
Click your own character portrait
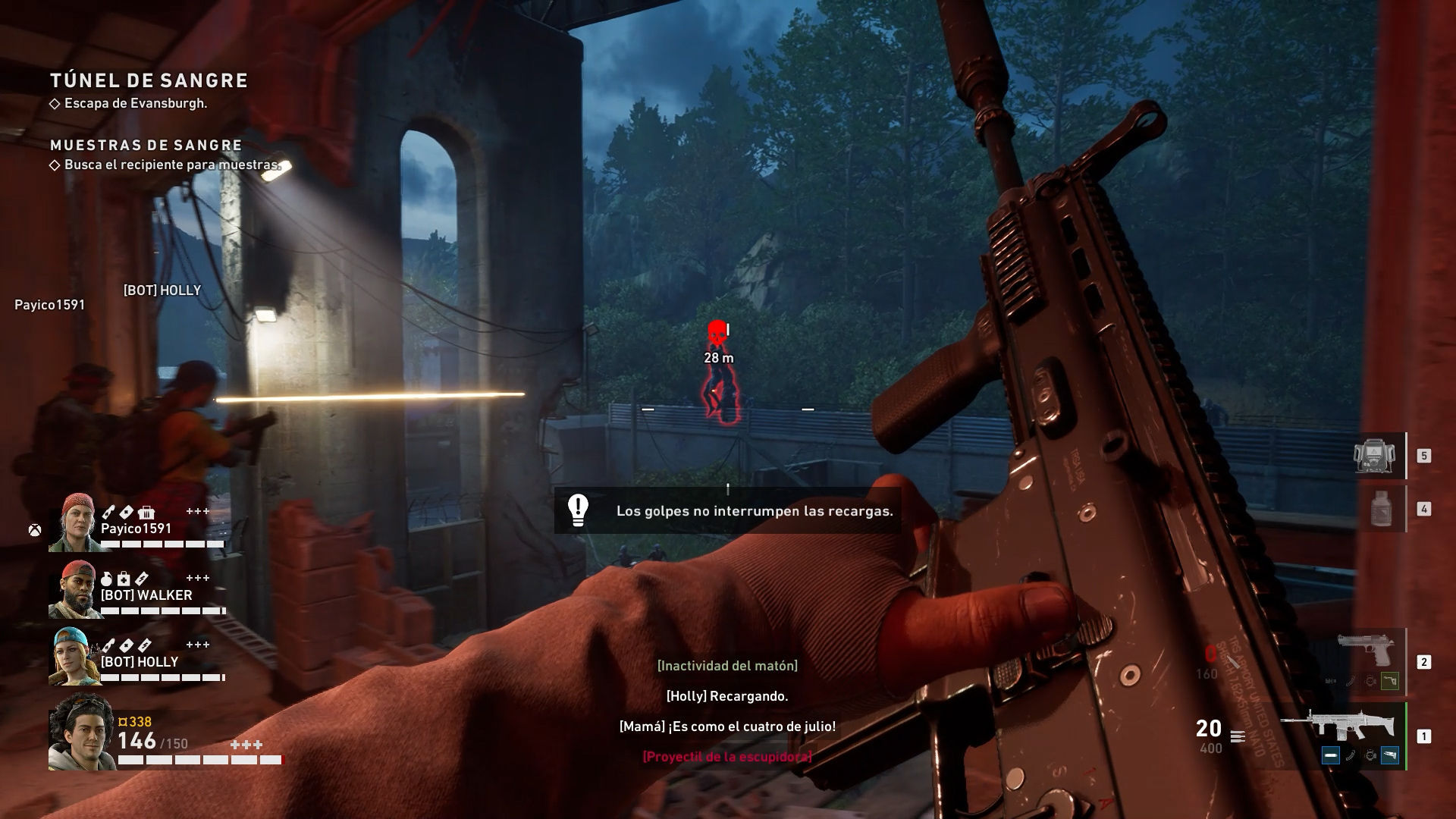[81, 733]
